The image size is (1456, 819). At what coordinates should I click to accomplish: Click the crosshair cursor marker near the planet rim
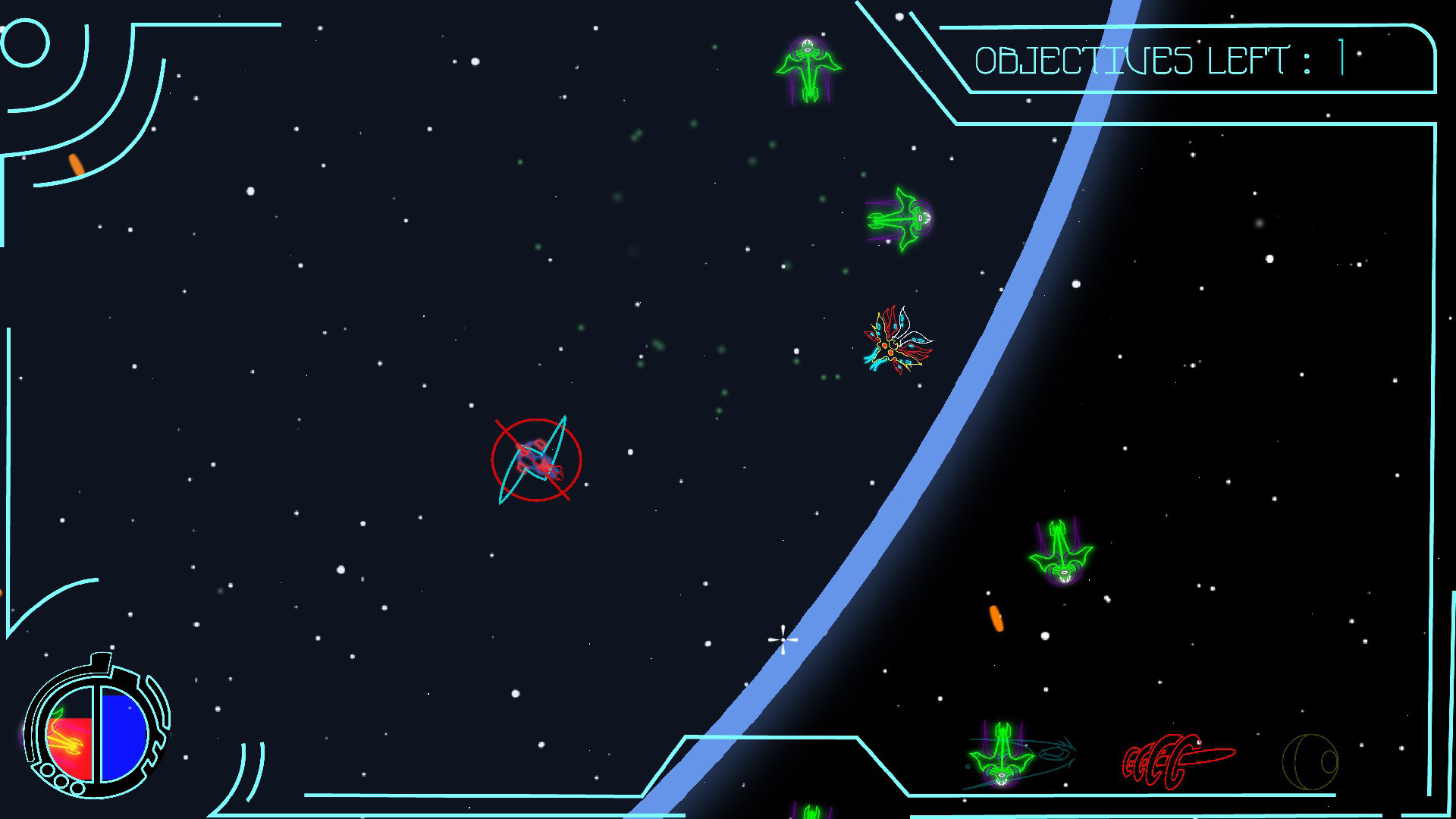tap(782, 641)
